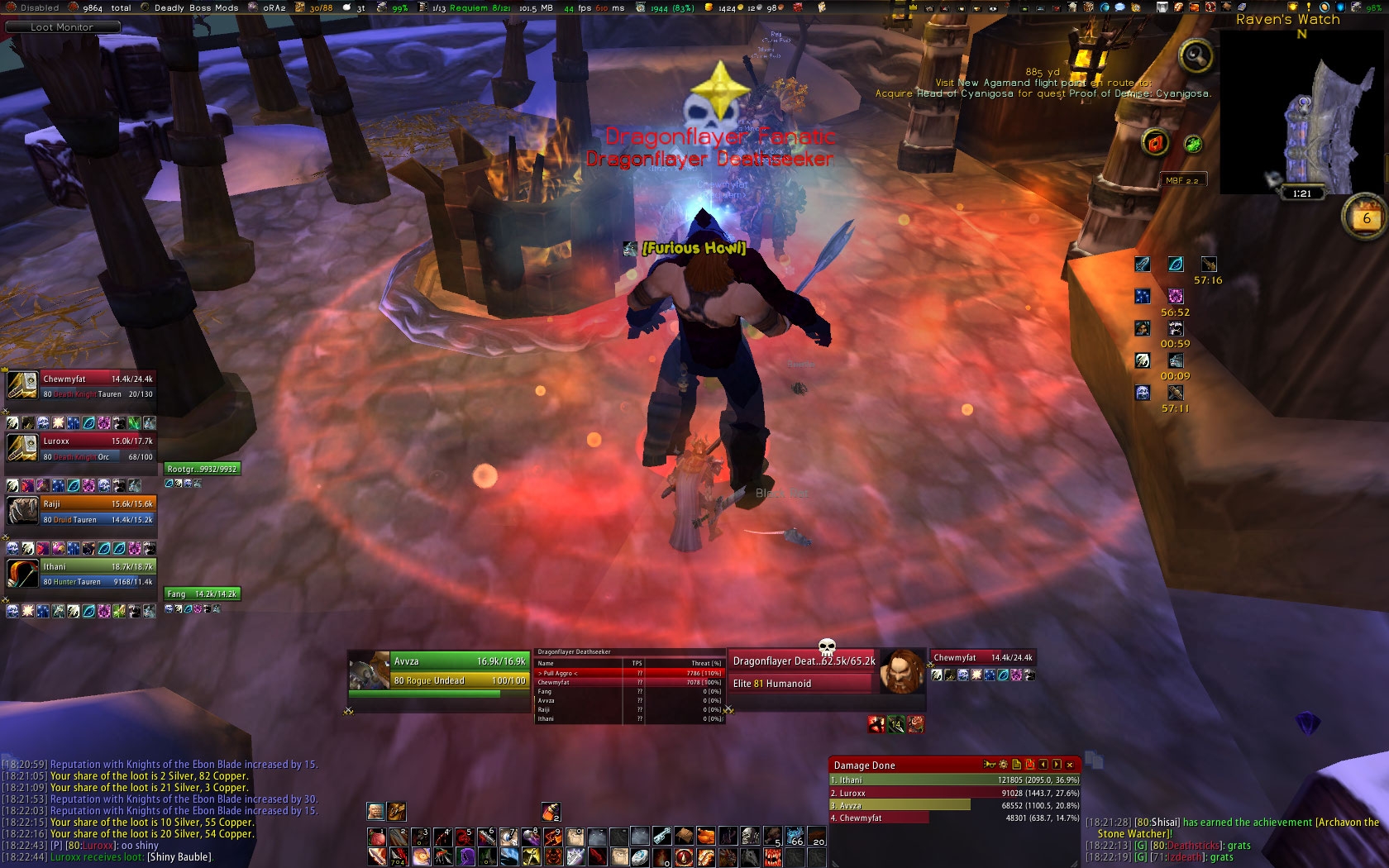Show the next damage meter mode

coord(1057,765)
